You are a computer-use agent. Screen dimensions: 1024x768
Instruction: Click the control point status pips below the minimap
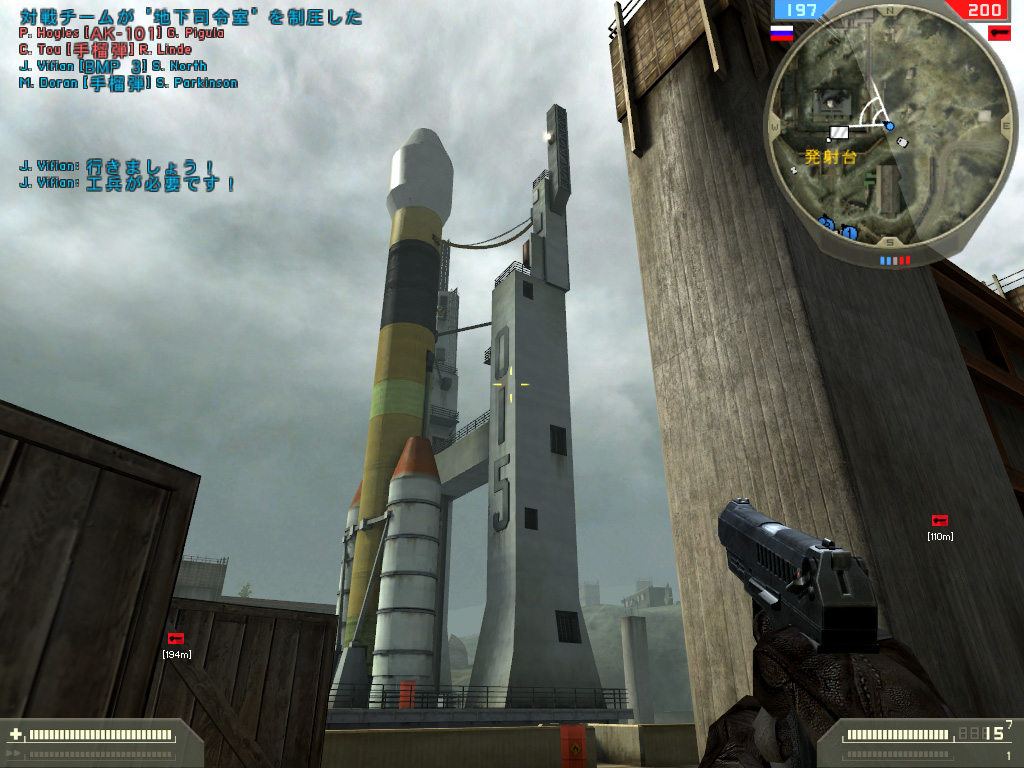point(895,260)
